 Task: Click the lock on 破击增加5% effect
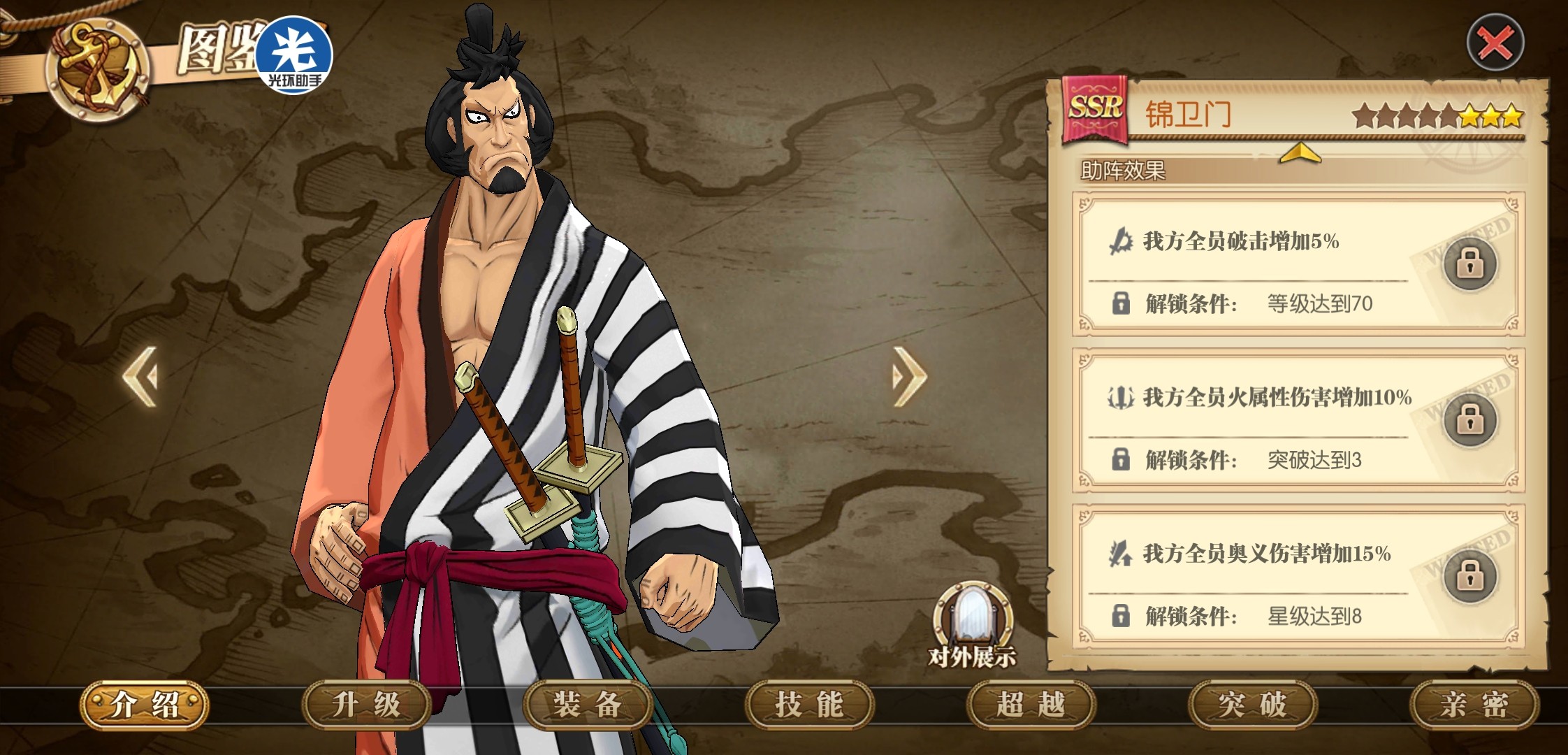pyautogui.click(x=1469, y=264)
